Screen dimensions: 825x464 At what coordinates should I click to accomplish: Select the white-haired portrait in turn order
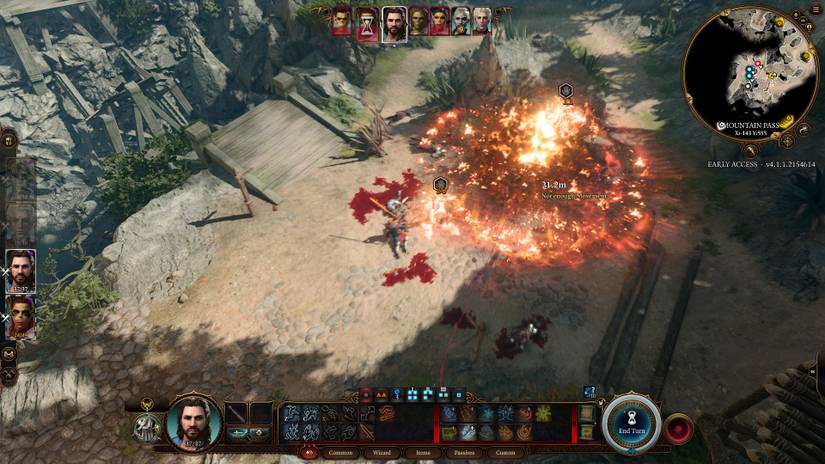pyautogui.click(x=482, y=20)
